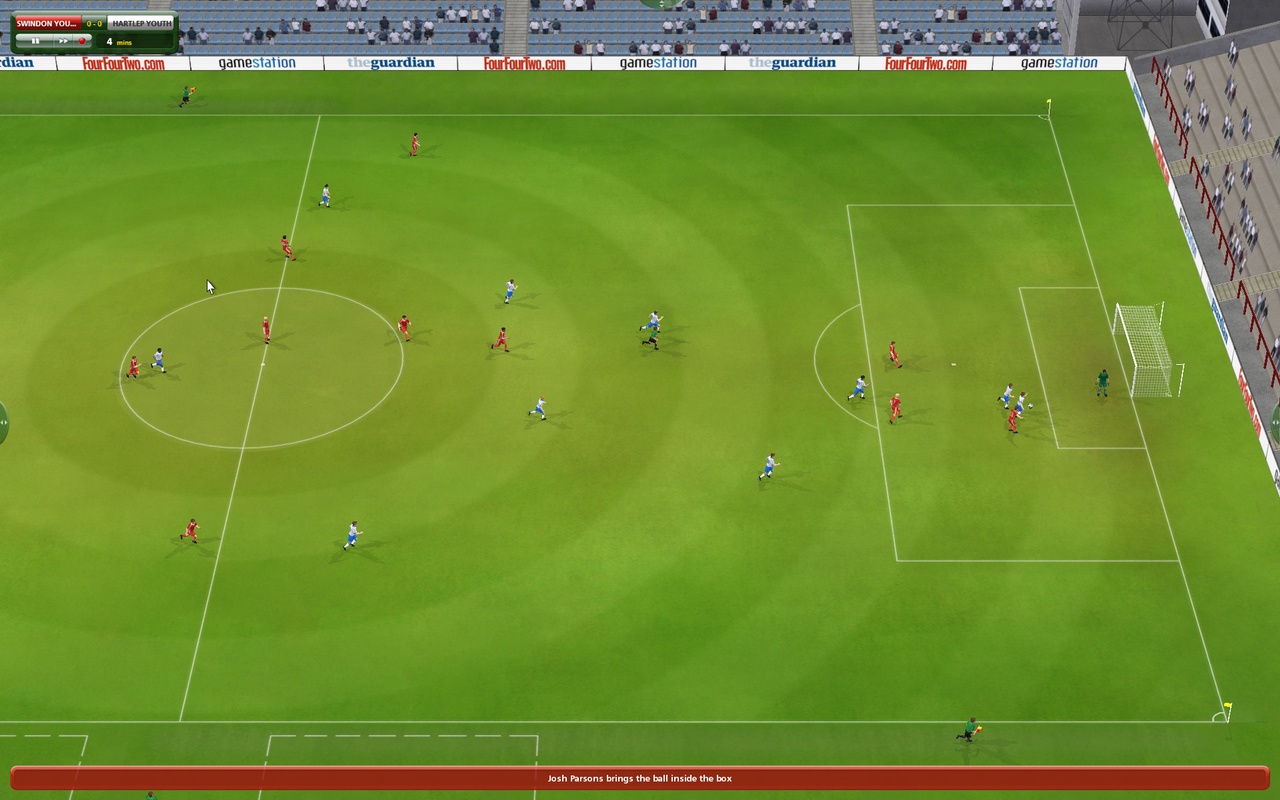Image resolution: width=1280 pixels, height=800 pixels.
Task: Select the assistant referee at top left
Action: (x=188, y=94)
